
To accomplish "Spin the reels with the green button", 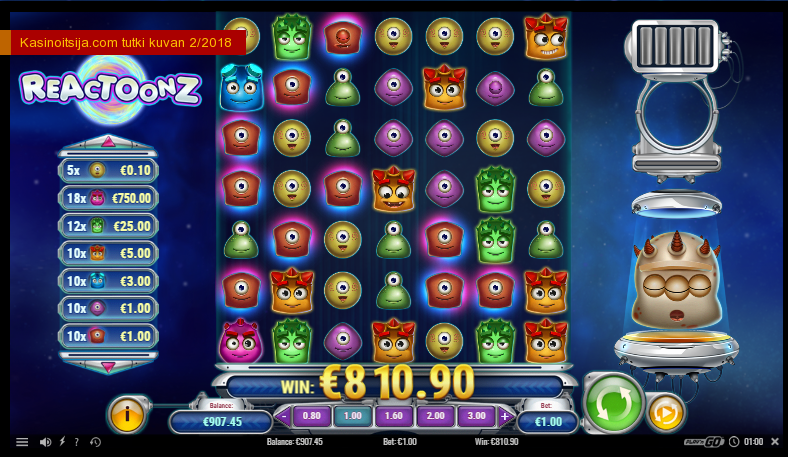I will coord(612,402).
